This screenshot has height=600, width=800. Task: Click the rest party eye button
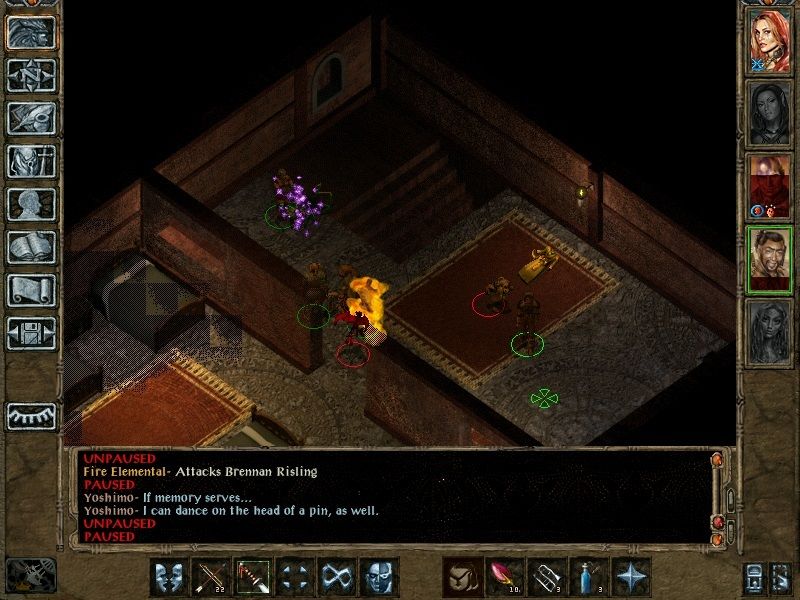(x=31, y=415)
